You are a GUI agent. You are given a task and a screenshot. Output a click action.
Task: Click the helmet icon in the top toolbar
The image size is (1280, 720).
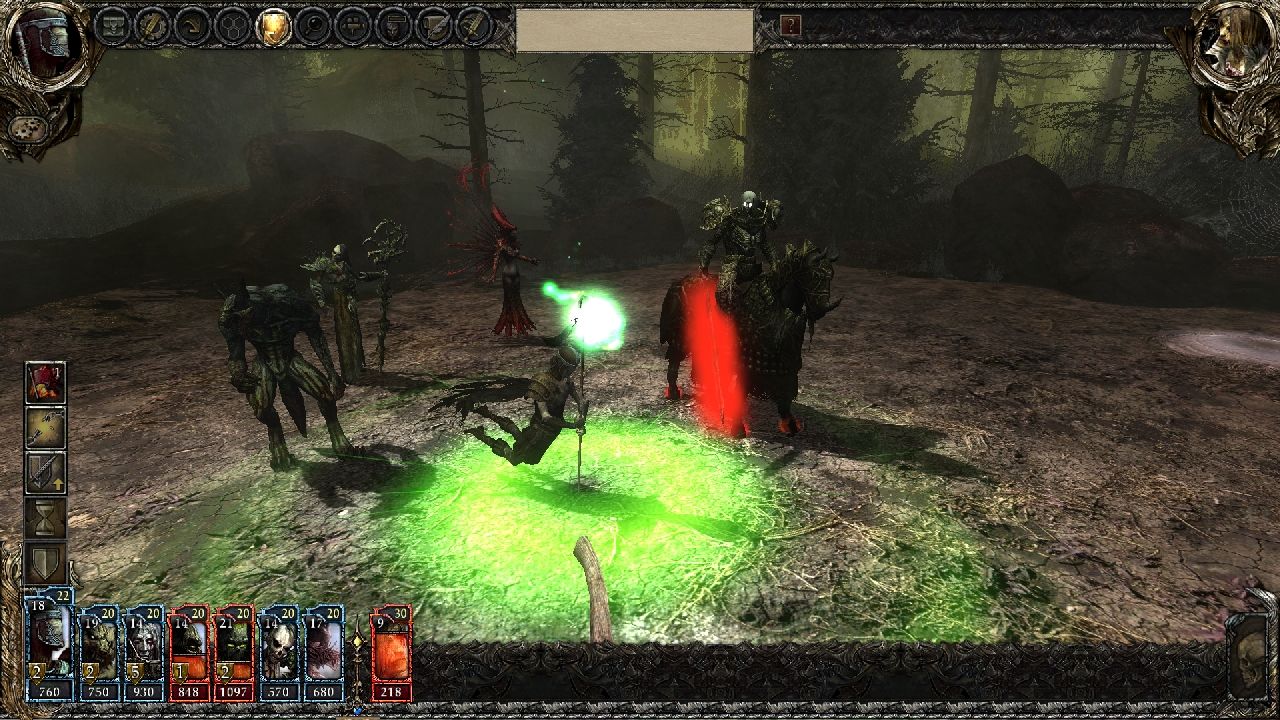(x=395, y=25)
